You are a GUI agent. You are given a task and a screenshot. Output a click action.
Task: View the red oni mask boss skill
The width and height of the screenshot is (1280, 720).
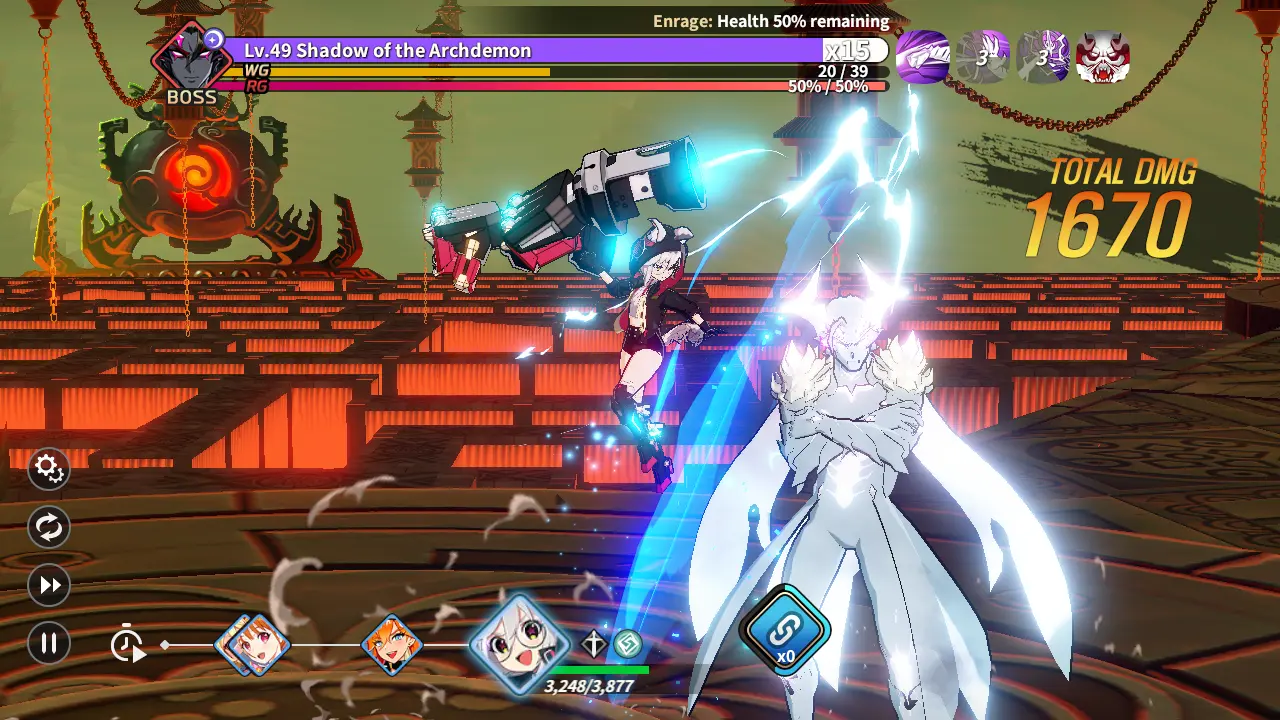tap(1103, 56)
